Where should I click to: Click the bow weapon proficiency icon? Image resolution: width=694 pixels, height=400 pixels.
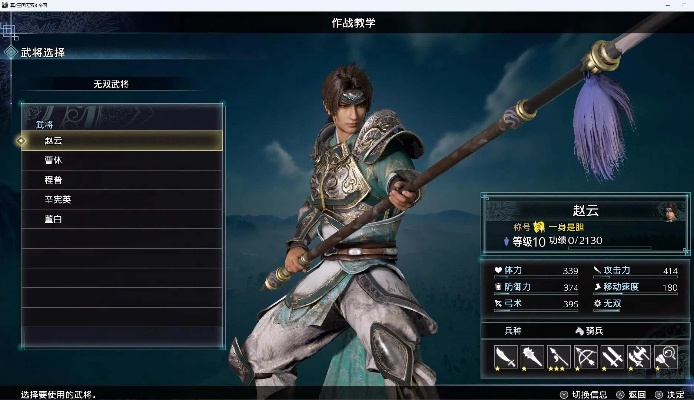coord(585,355)
